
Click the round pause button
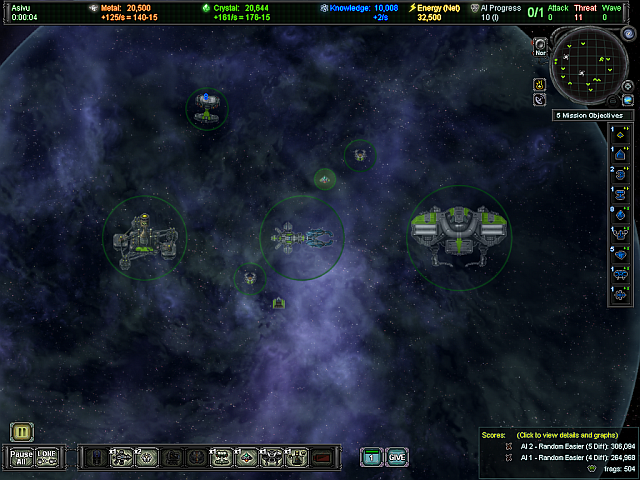[x=21, y=432]
